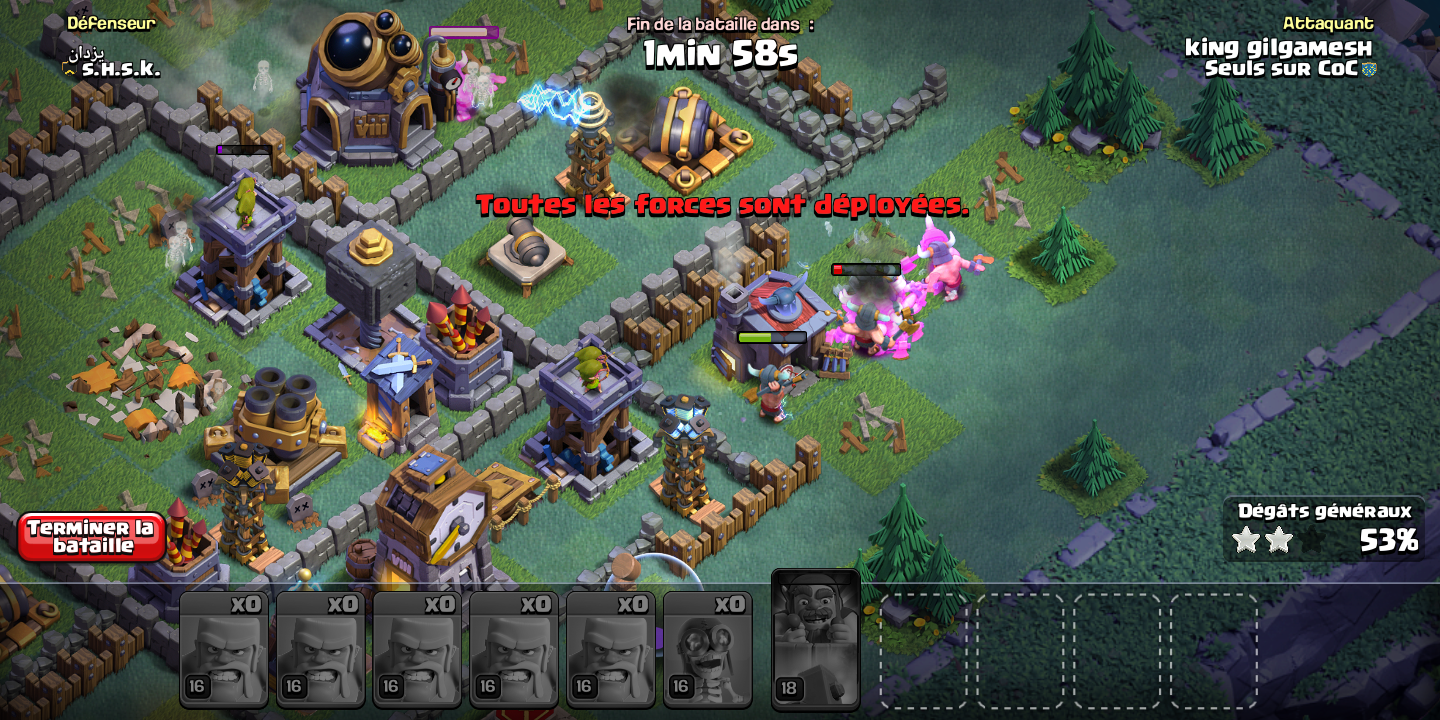Click the Terminer la bataille button
The width and height of the screenshot is (1440, 720).
(x=91, y=537)
